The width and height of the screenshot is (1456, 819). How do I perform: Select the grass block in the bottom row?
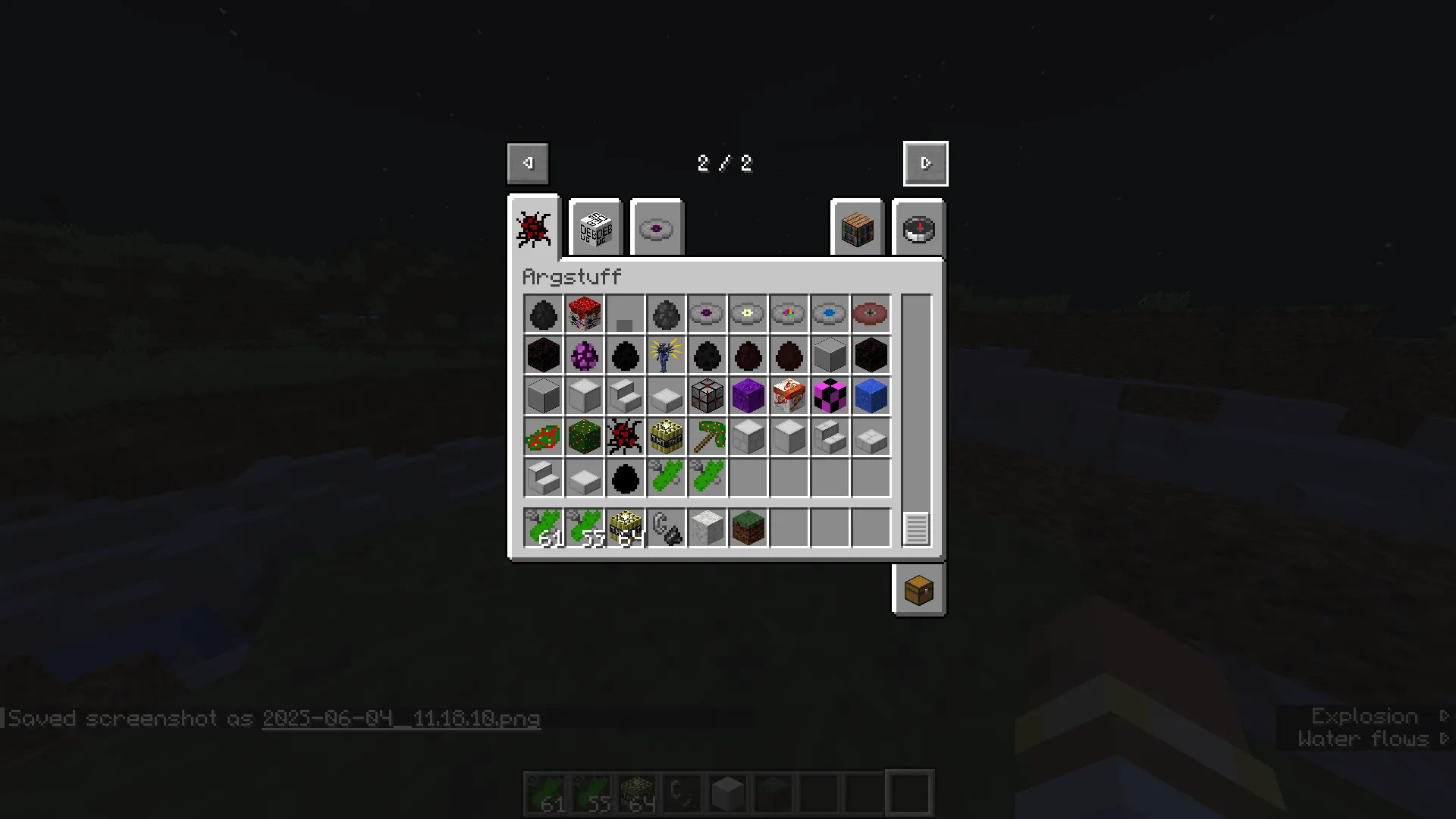click(748, 527)
